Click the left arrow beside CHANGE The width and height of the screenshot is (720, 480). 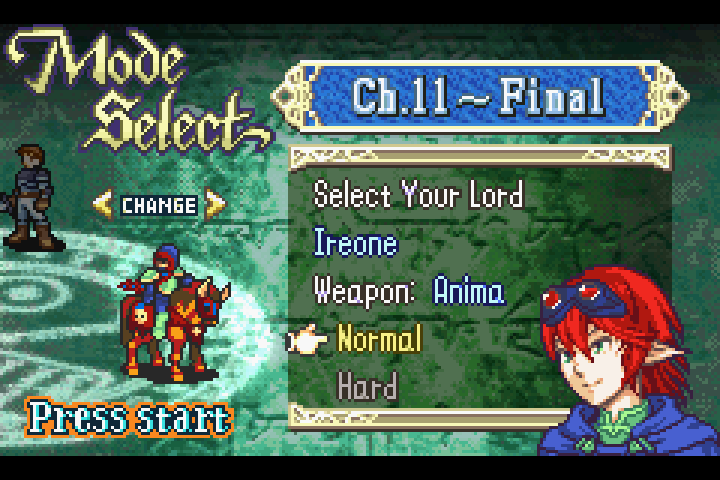click(x=103, y=205)
